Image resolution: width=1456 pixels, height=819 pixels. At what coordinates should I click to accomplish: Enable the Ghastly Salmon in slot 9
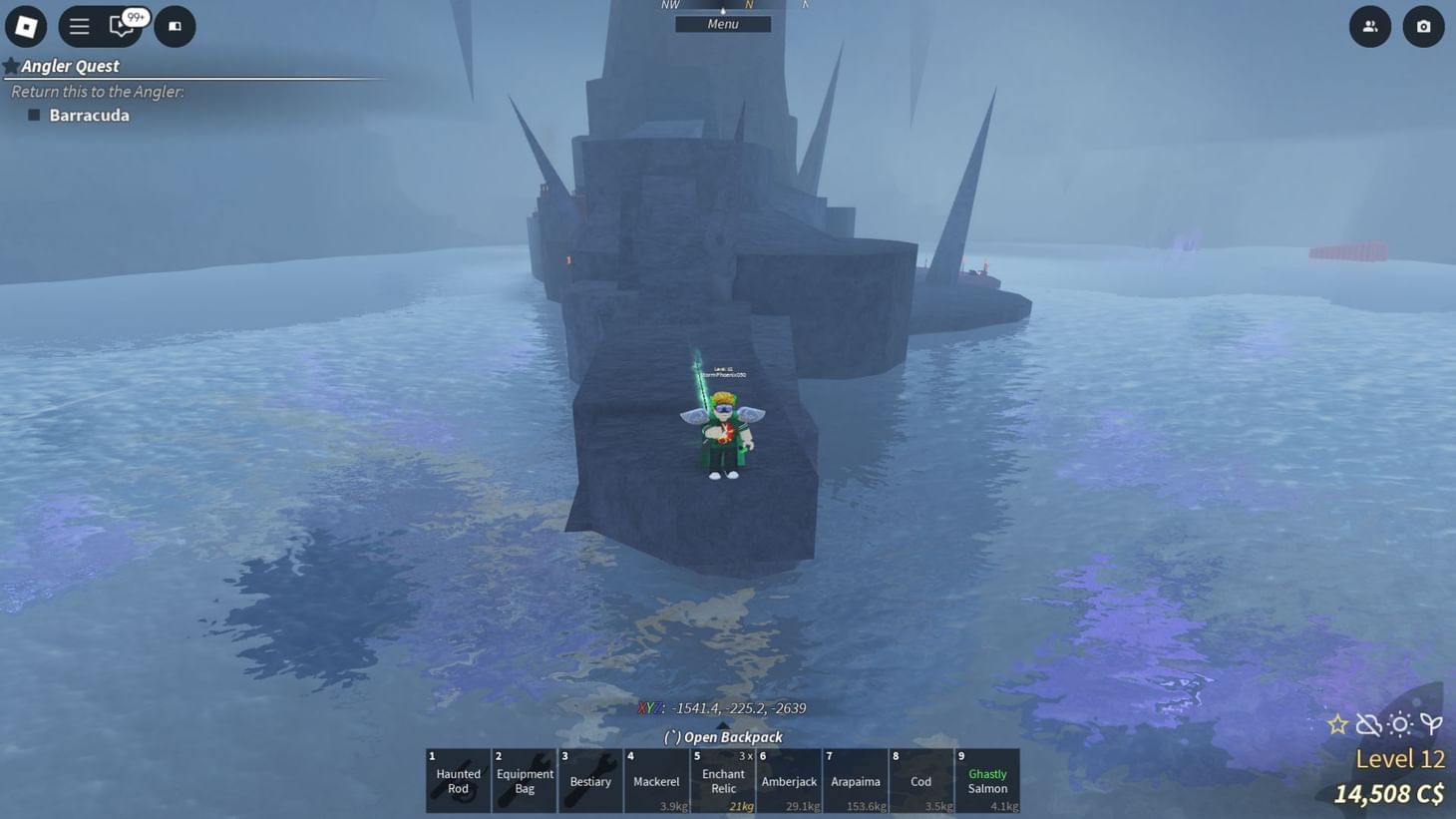click(987, 781)
